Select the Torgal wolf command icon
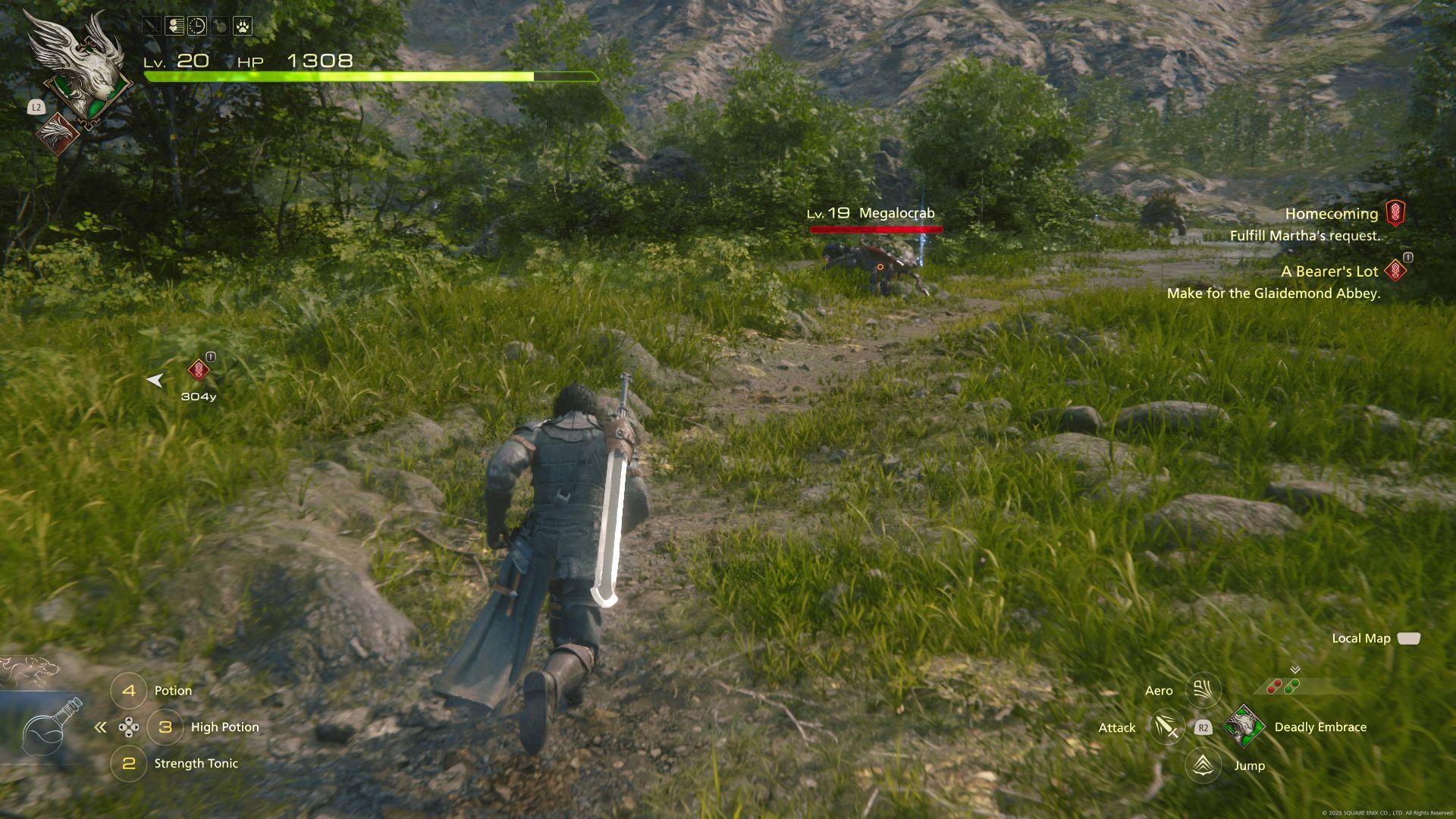The image size is (1456, 819). click(29, 670)
